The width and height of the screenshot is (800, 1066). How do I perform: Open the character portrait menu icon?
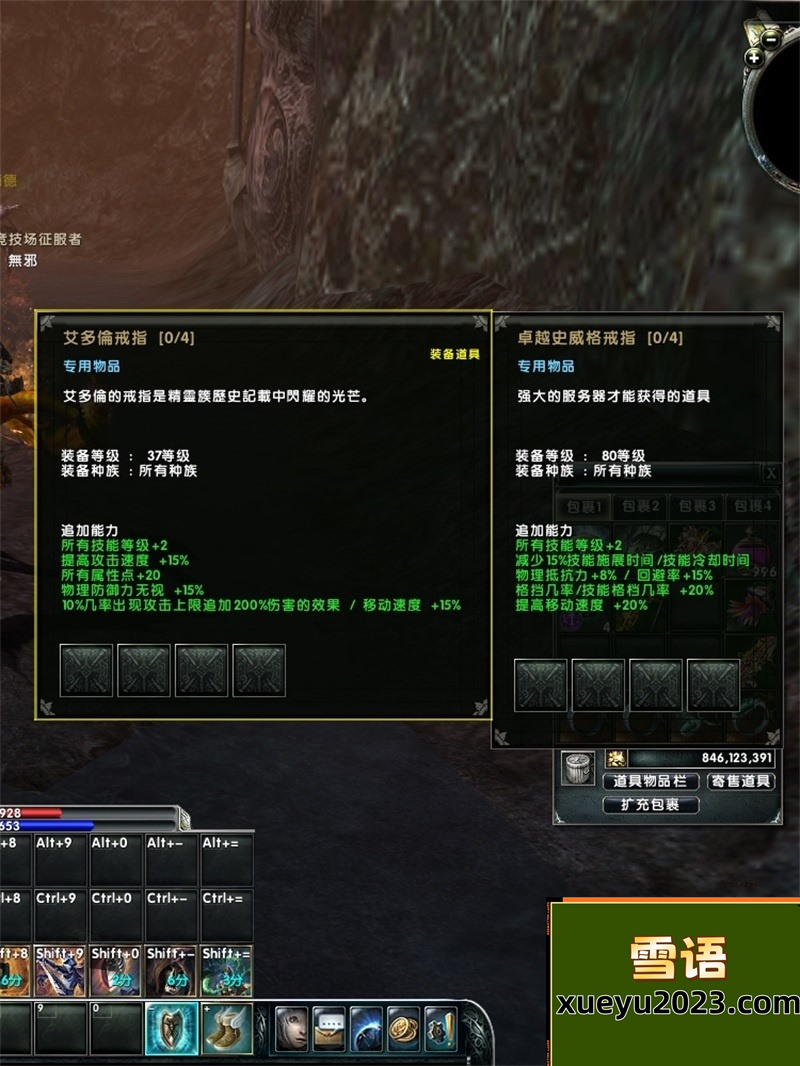(292, 1029)
